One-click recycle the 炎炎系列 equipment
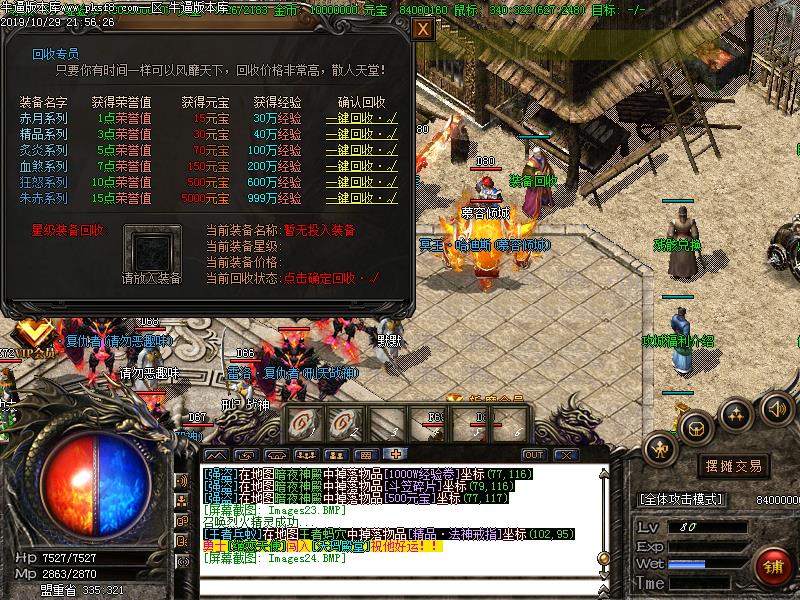This screenshot has height=600, width=800. point(361,150)
